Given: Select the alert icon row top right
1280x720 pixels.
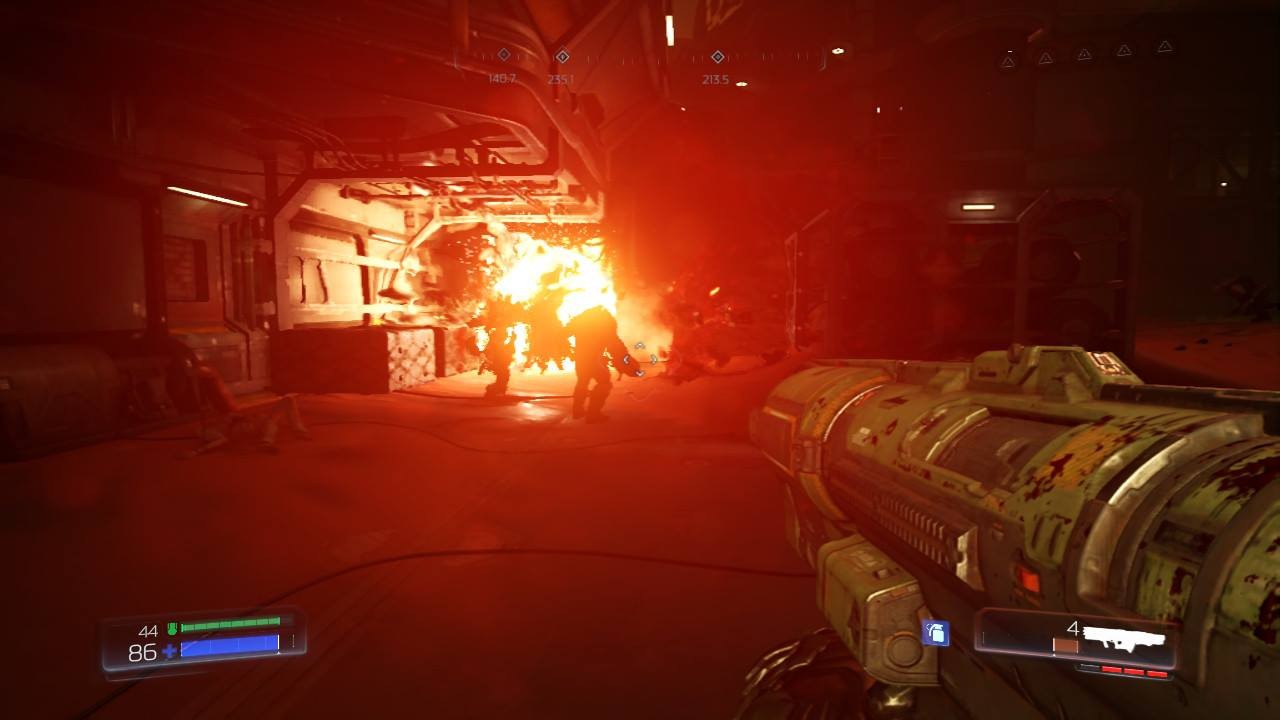Looking at the screenshot, I should [x=1085, y=52].
